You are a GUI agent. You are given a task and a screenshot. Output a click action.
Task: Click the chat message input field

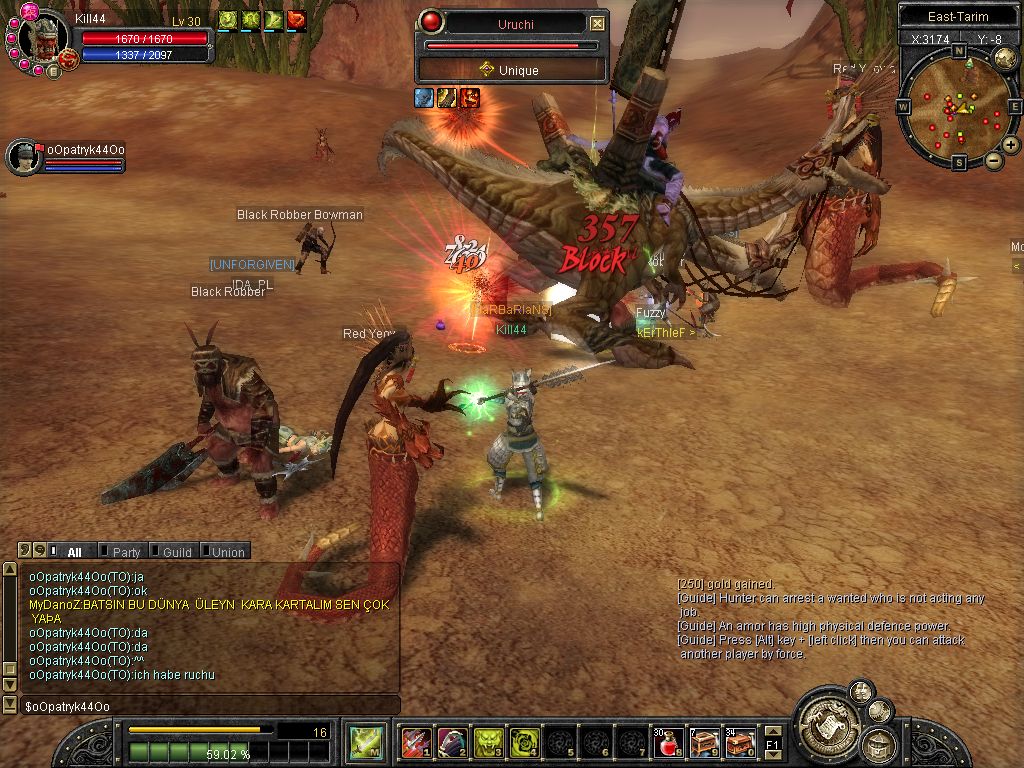pos(200,706)
